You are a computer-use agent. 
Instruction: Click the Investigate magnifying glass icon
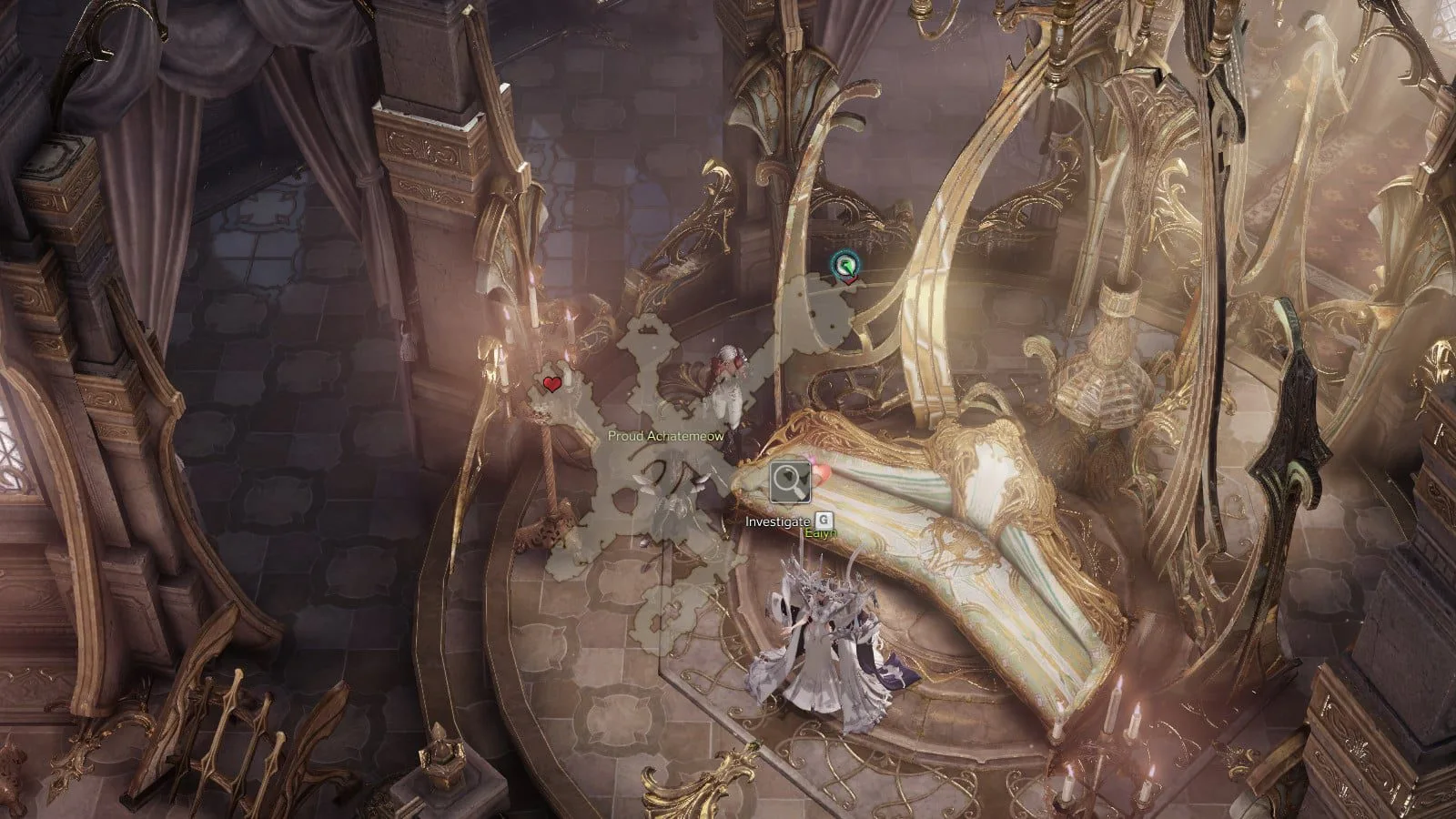[790, 482]
